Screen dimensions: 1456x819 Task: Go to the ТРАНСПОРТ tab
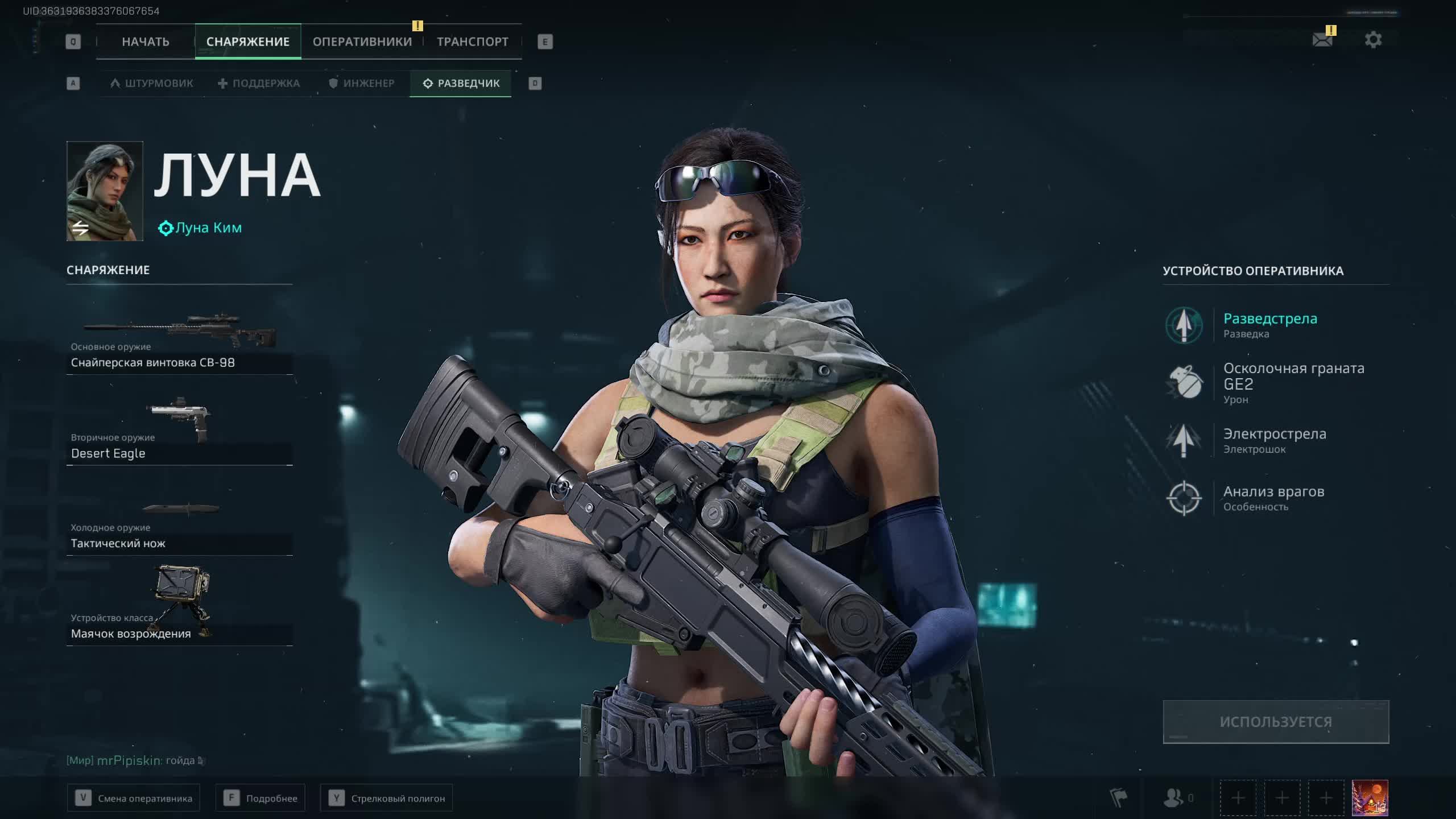coord(472,42)
